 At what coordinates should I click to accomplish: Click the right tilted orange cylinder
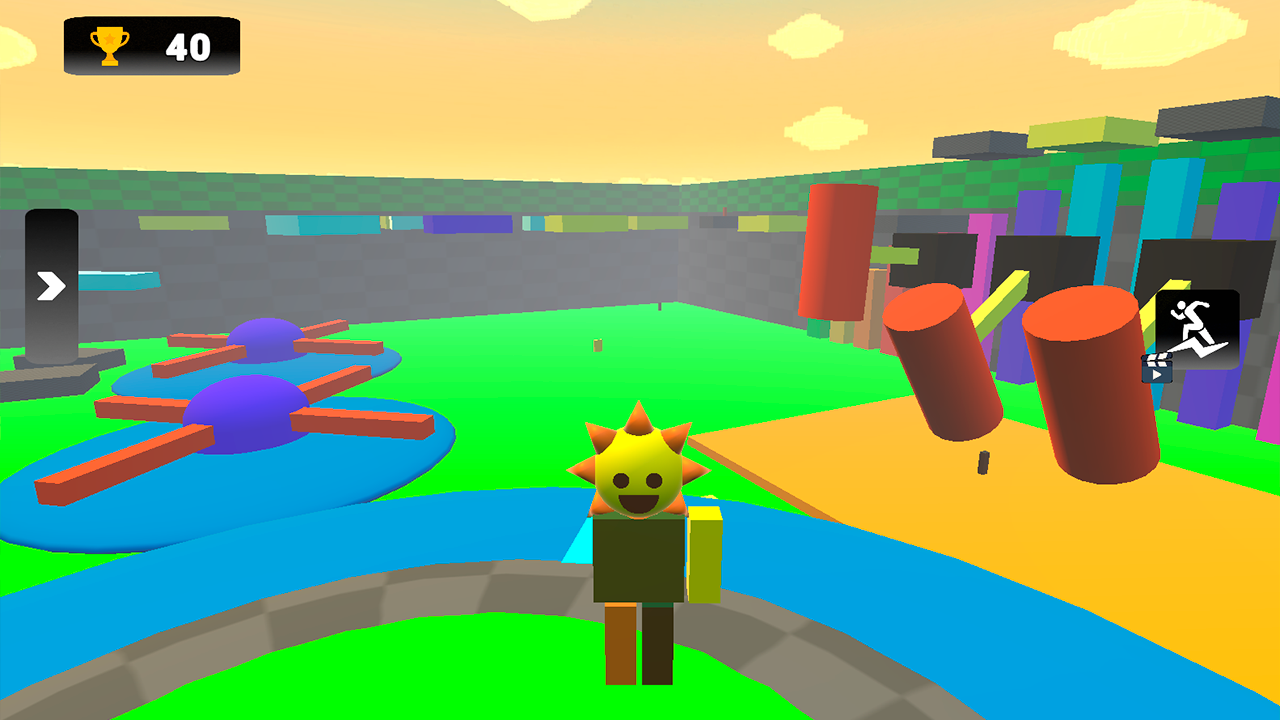[x=1088, y=385]
